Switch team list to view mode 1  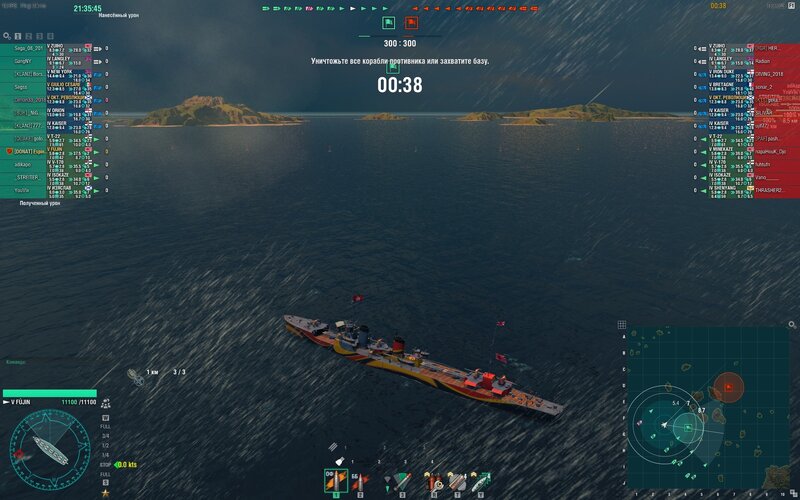pos(18,36)
